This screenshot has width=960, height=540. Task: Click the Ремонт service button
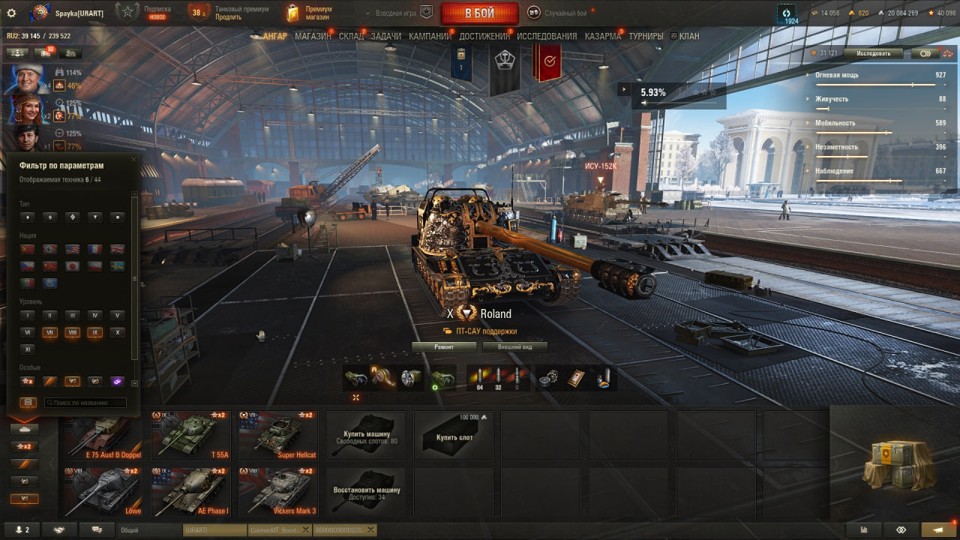coord(445,346)
